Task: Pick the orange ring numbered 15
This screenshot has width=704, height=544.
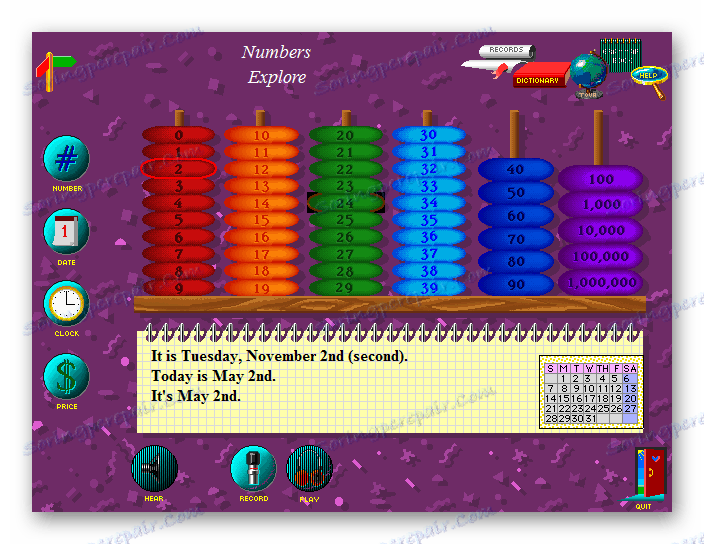Action: click(x=261, y=220)
